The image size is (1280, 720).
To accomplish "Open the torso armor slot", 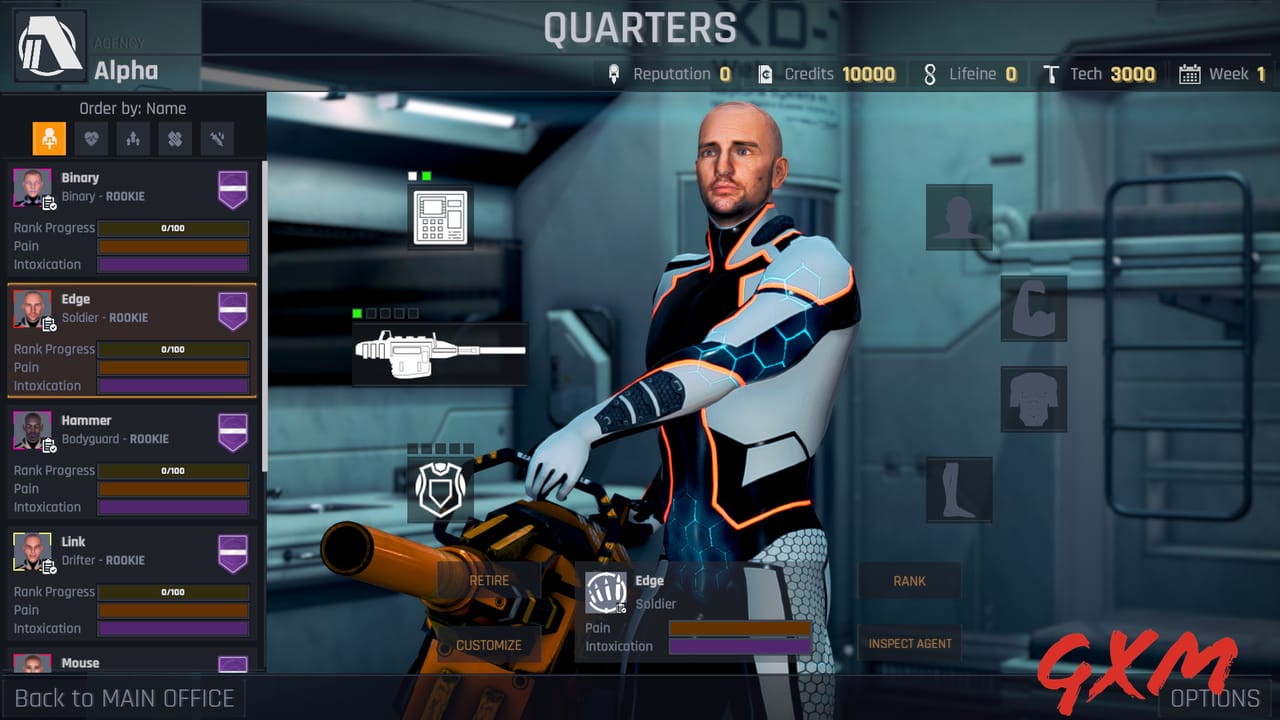I will point(1034,398).
